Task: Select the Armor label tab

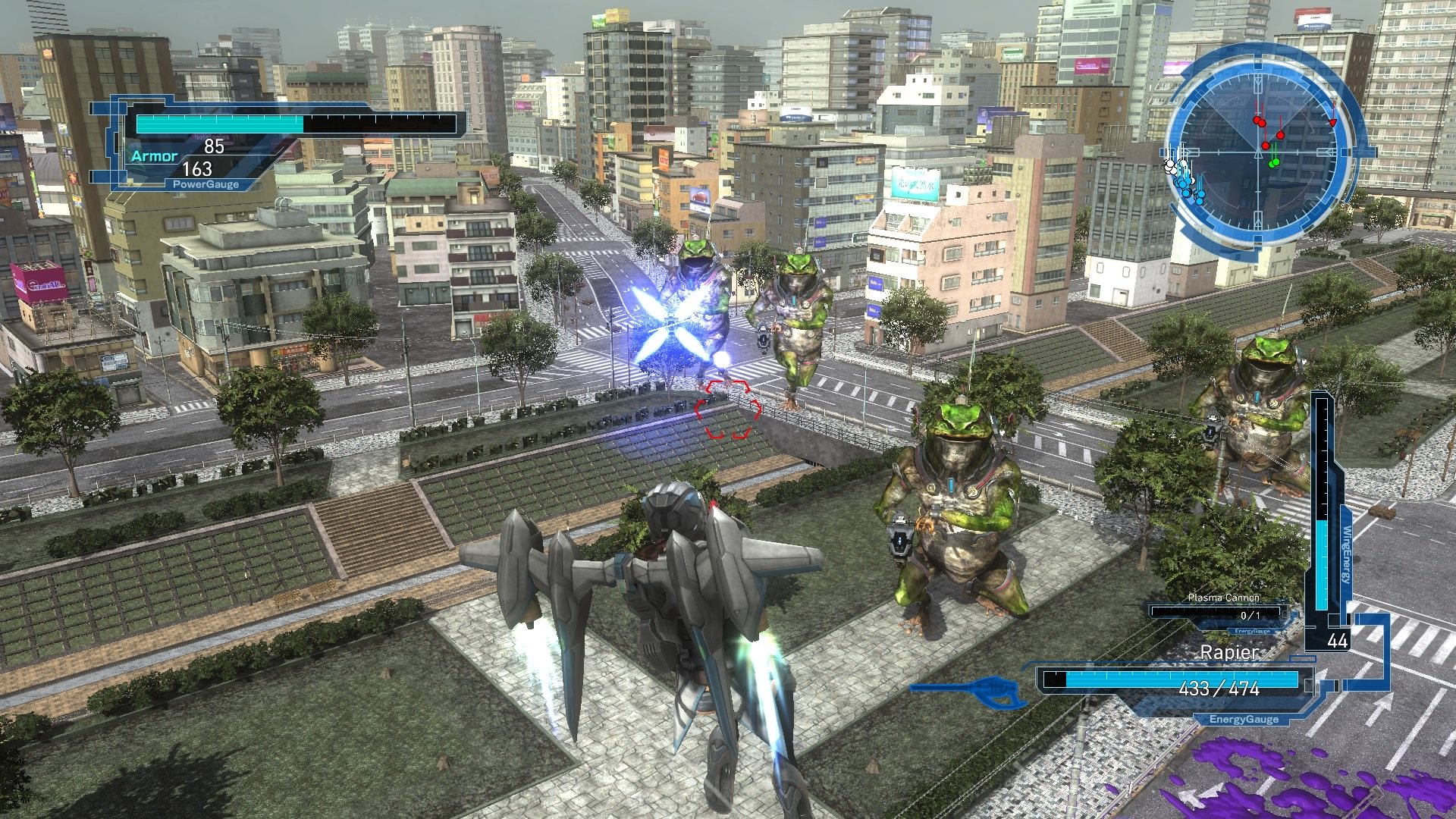Action: (x=152, y=158)
